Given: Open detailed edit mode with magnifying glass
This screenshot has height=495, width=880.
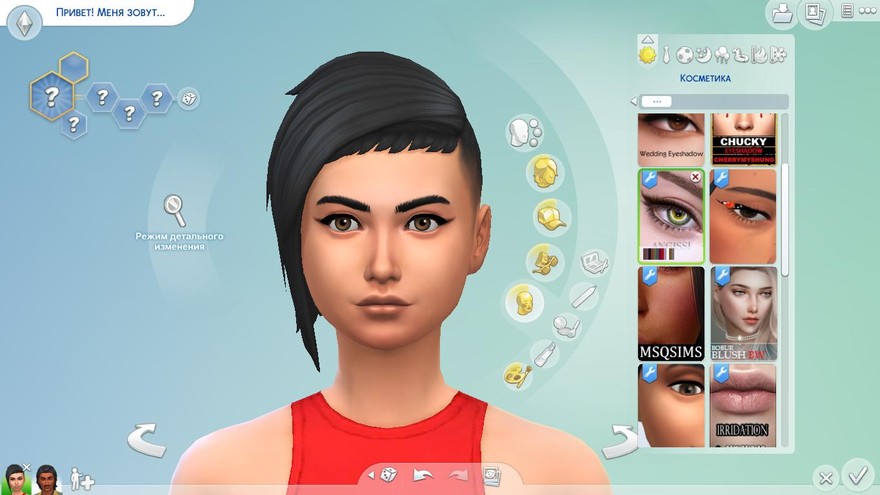Looking at the screenshot, I should [x=175, y=210].
